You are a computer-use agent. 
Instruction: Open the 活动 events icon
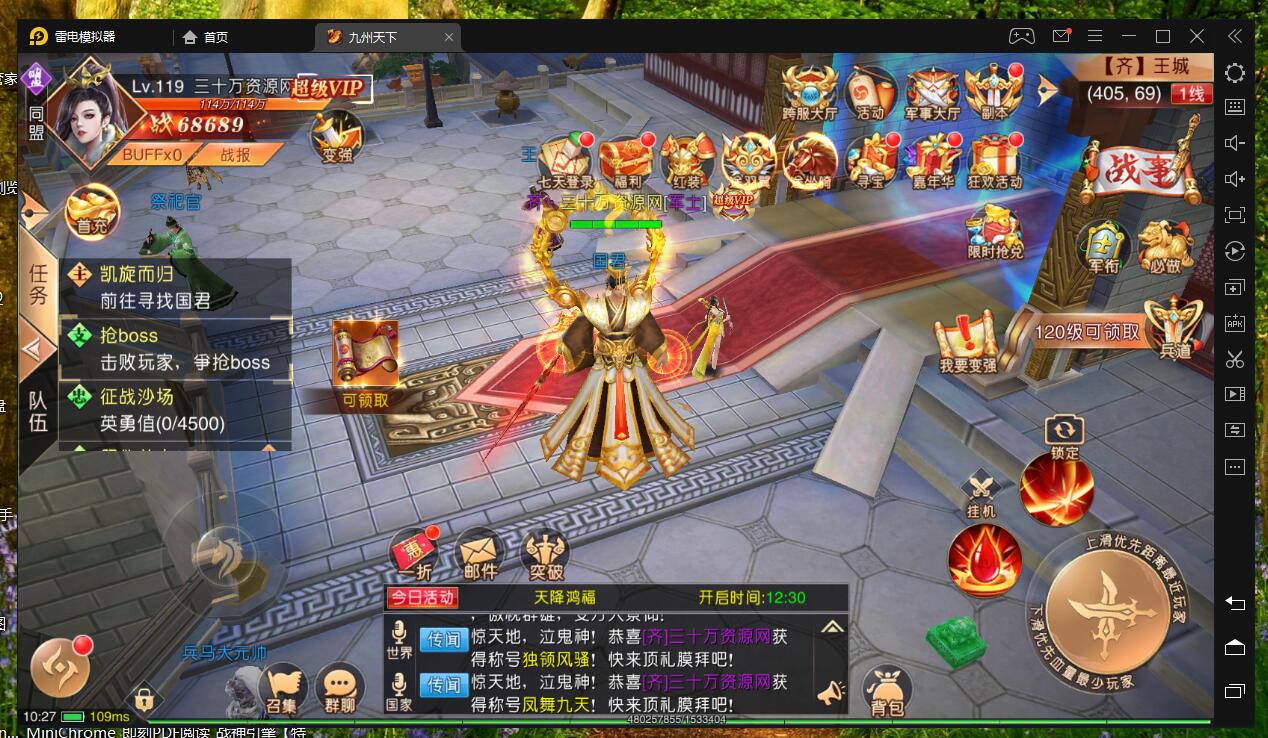coord(871,92)
